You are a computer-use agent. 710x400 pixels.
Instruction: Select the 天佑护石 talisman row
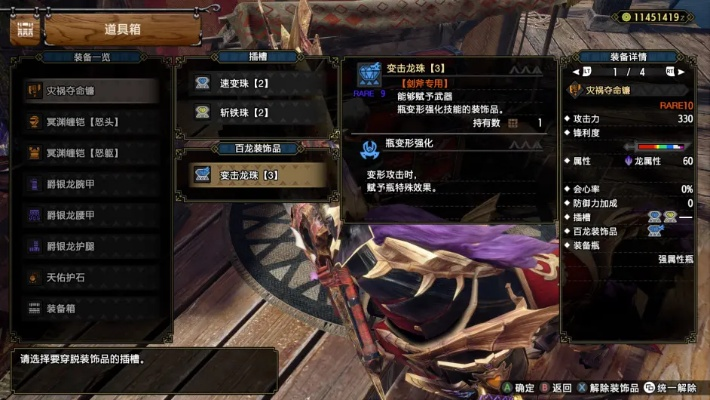(x=88, y=277)
